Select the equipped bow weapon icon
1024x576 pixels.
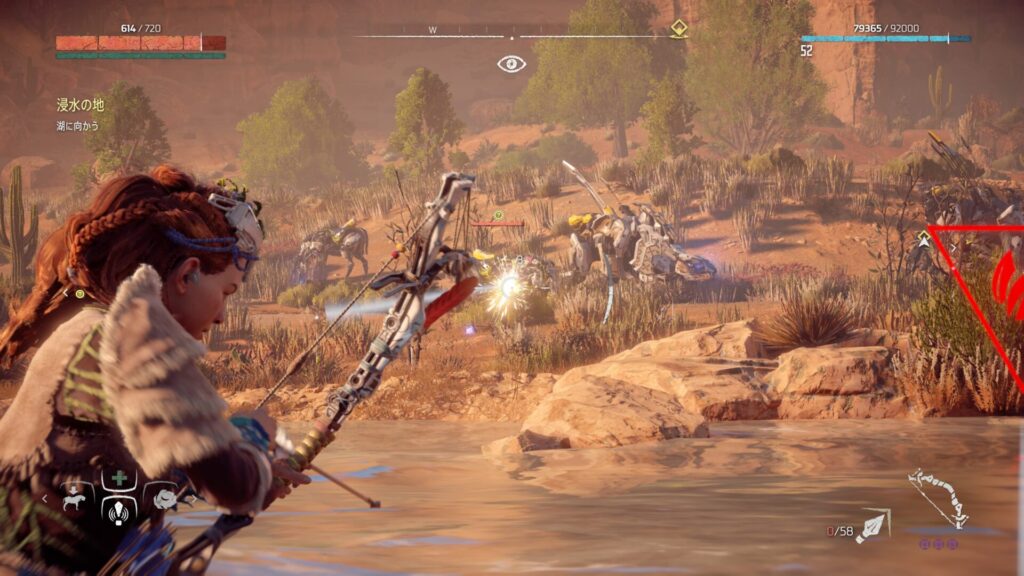pos(937,498)
